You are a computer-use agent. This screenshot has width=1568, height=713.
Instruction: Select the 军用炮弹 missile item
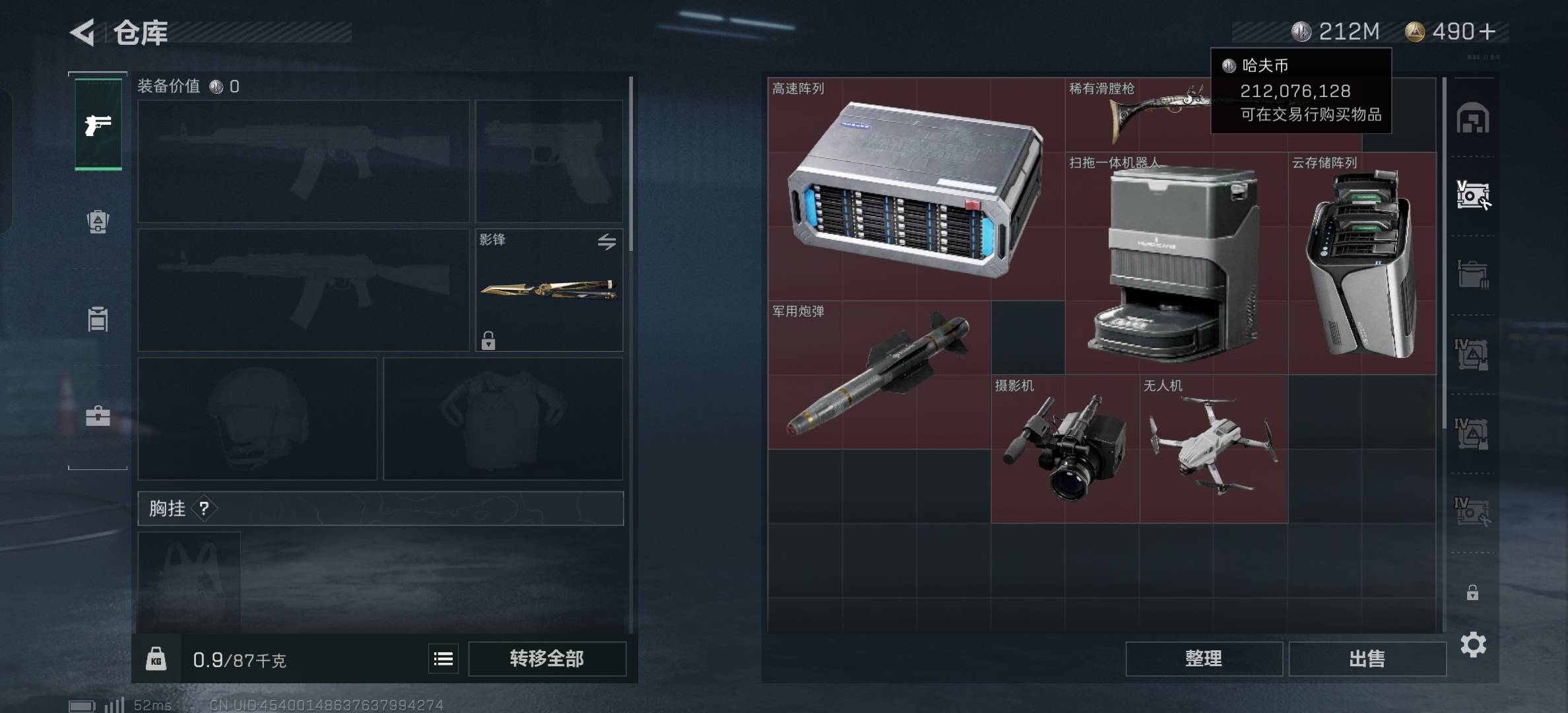[x=878, y=374]
